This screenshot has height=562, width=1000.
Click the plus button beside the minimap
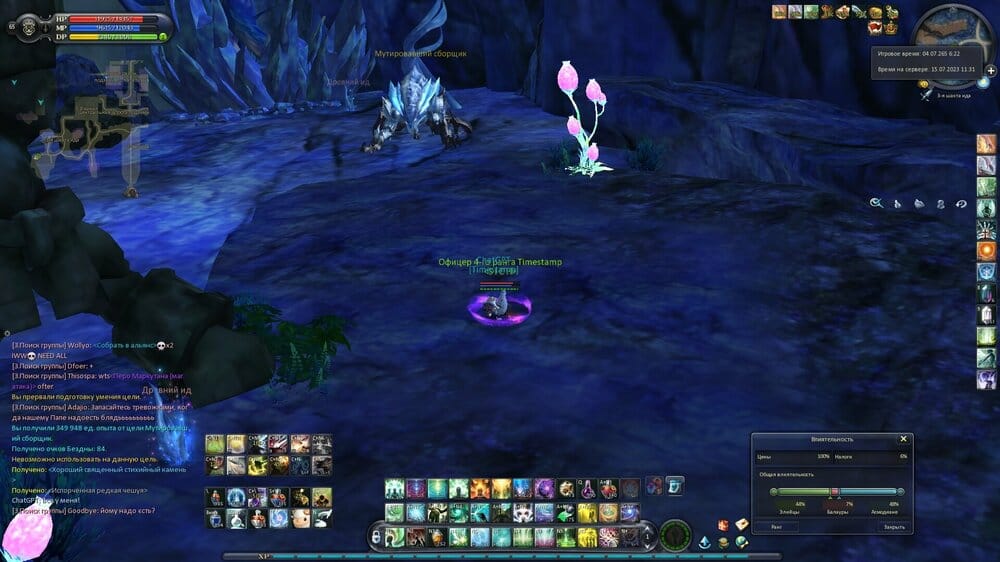pos(990,71)
